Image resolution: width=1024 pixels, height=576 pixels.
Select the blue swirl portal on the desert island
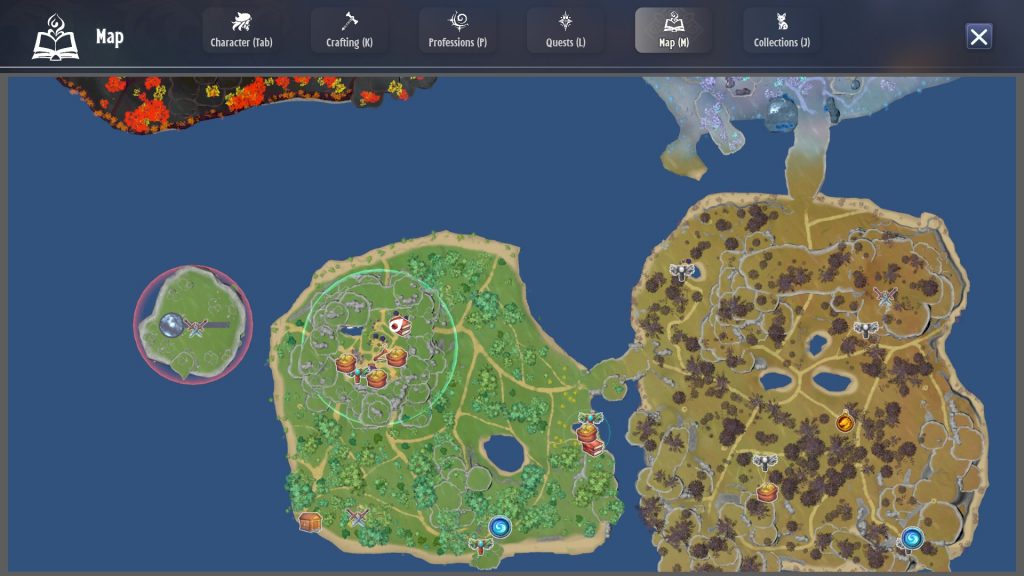tap(911, 539)
